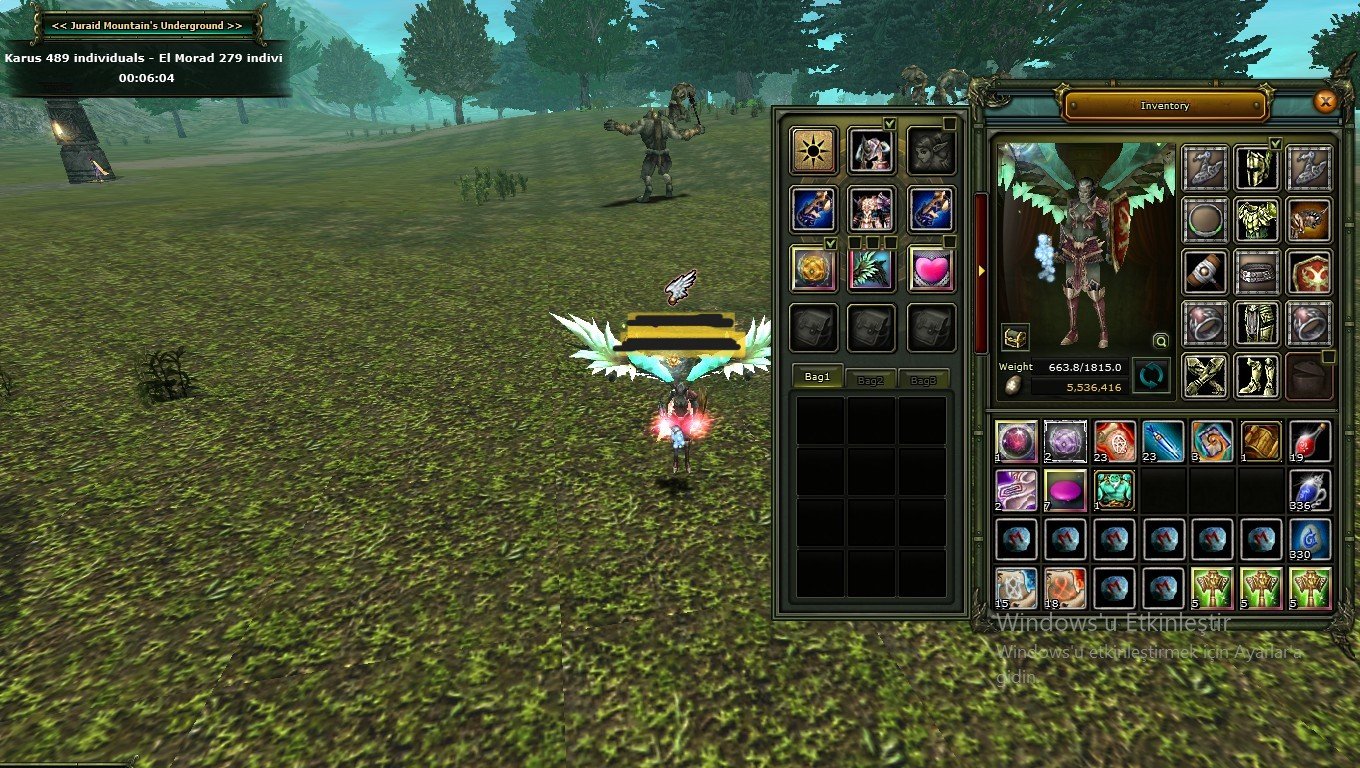Screen dimensions: 1360x768
Task: Select the green wings cosmetic slot
Action: (x=871, y=269)
